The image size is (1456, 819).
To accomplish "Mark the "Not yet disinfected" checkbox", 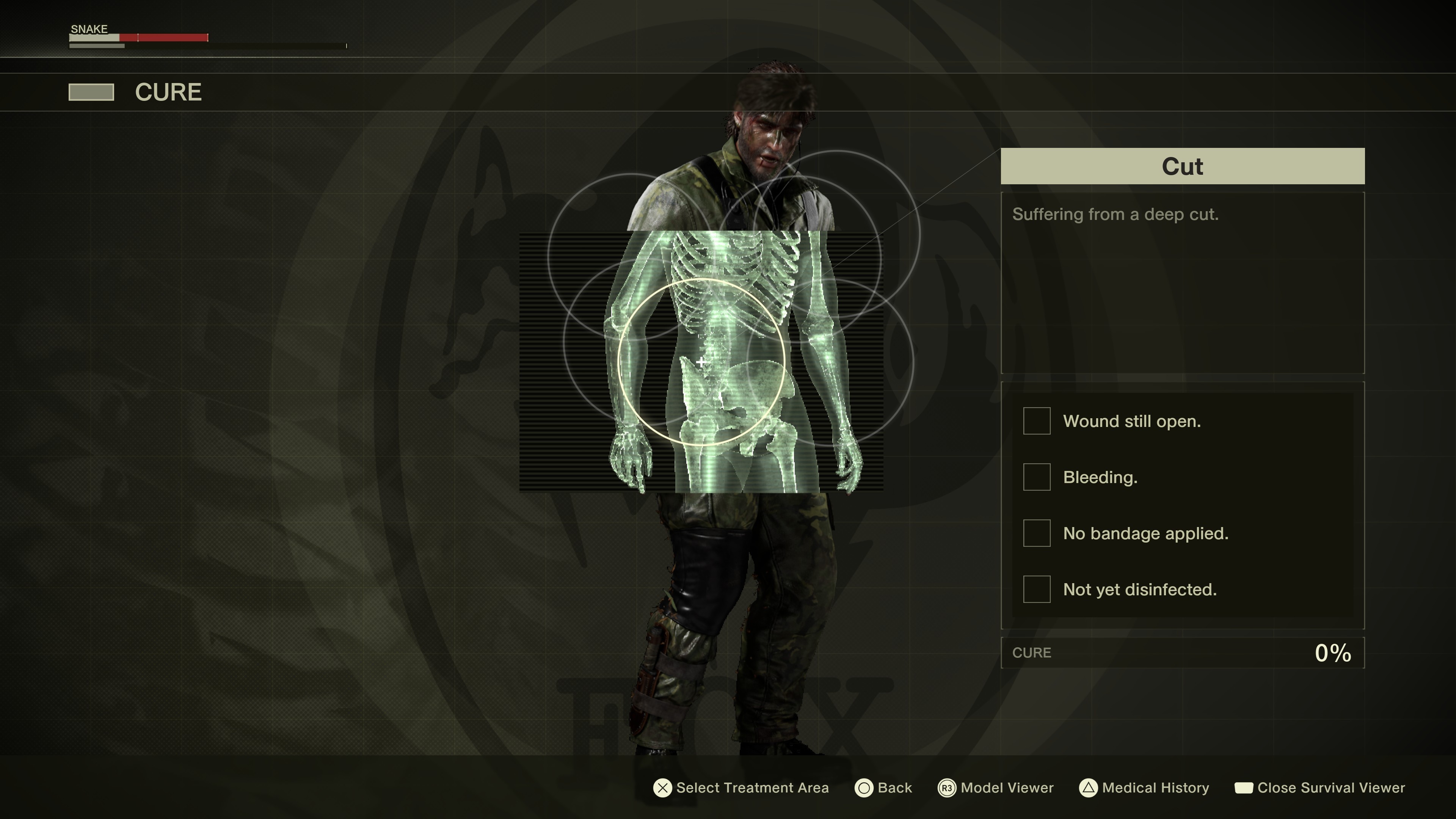I will pyautogui.click(x=1037, y=590).
